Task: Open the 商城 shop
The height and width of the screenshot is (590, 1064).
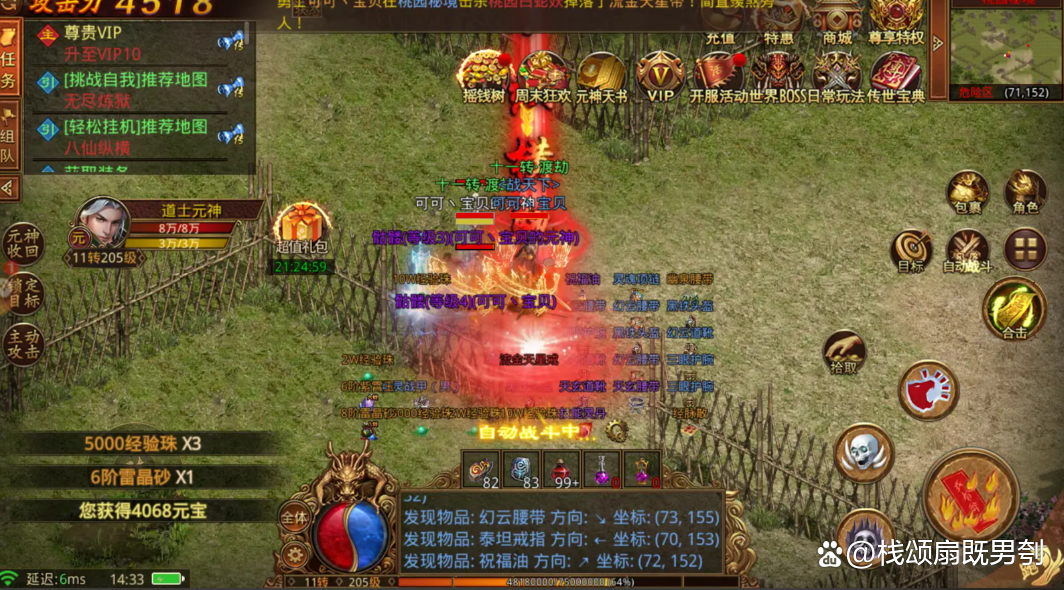Action: tap(837, 22)
